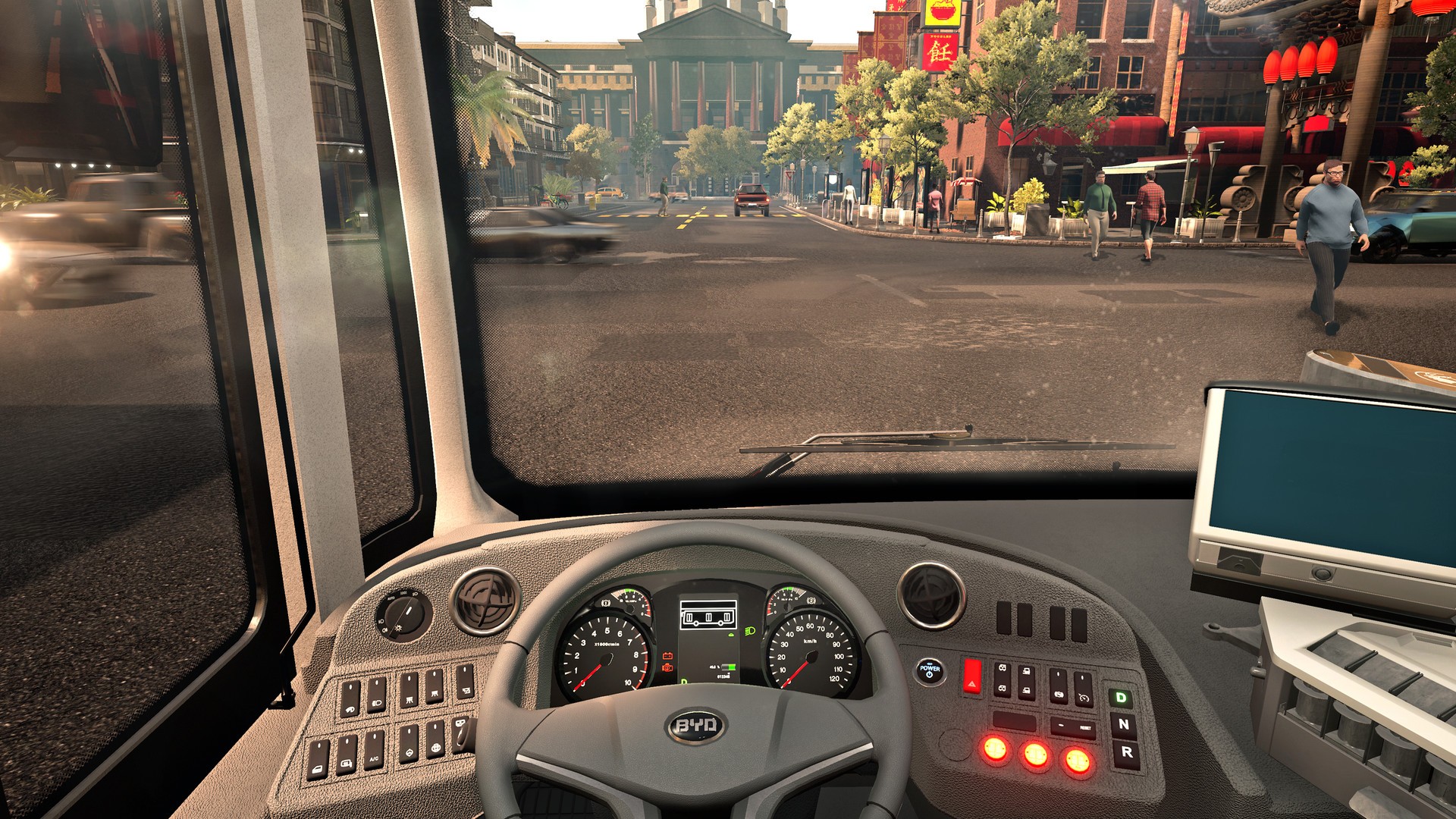Image resolution: width=1456 pixels, height=819 pixels.
Task: Shift to neutral with the N button
Action: pyautogui.click(x=1123, y=724)
